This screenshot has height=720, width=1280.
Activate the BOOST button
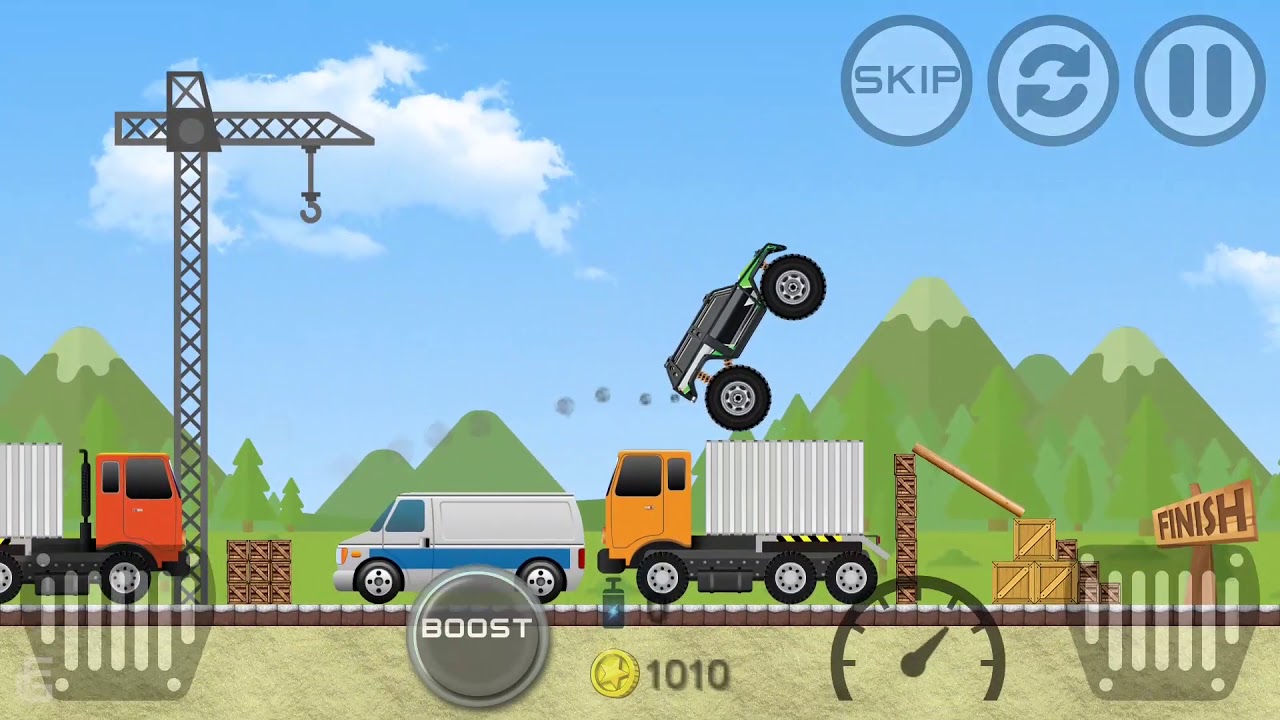coord(477,631)
